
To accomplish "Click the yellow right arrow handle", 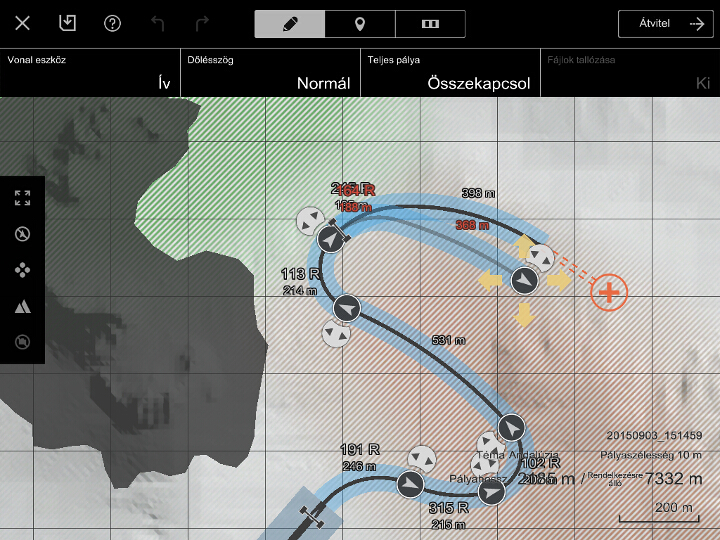I will tap(559, 281).
